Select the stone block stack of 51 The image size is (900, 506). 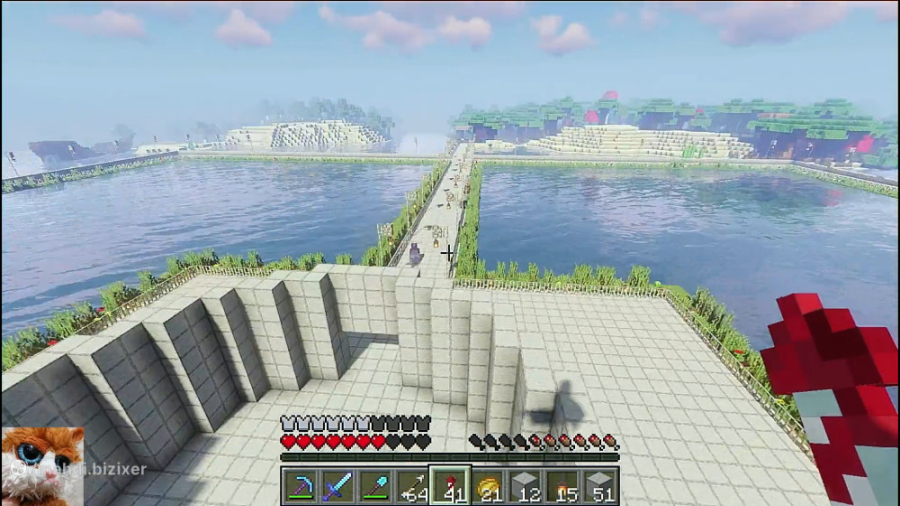(x=599, y=486)
